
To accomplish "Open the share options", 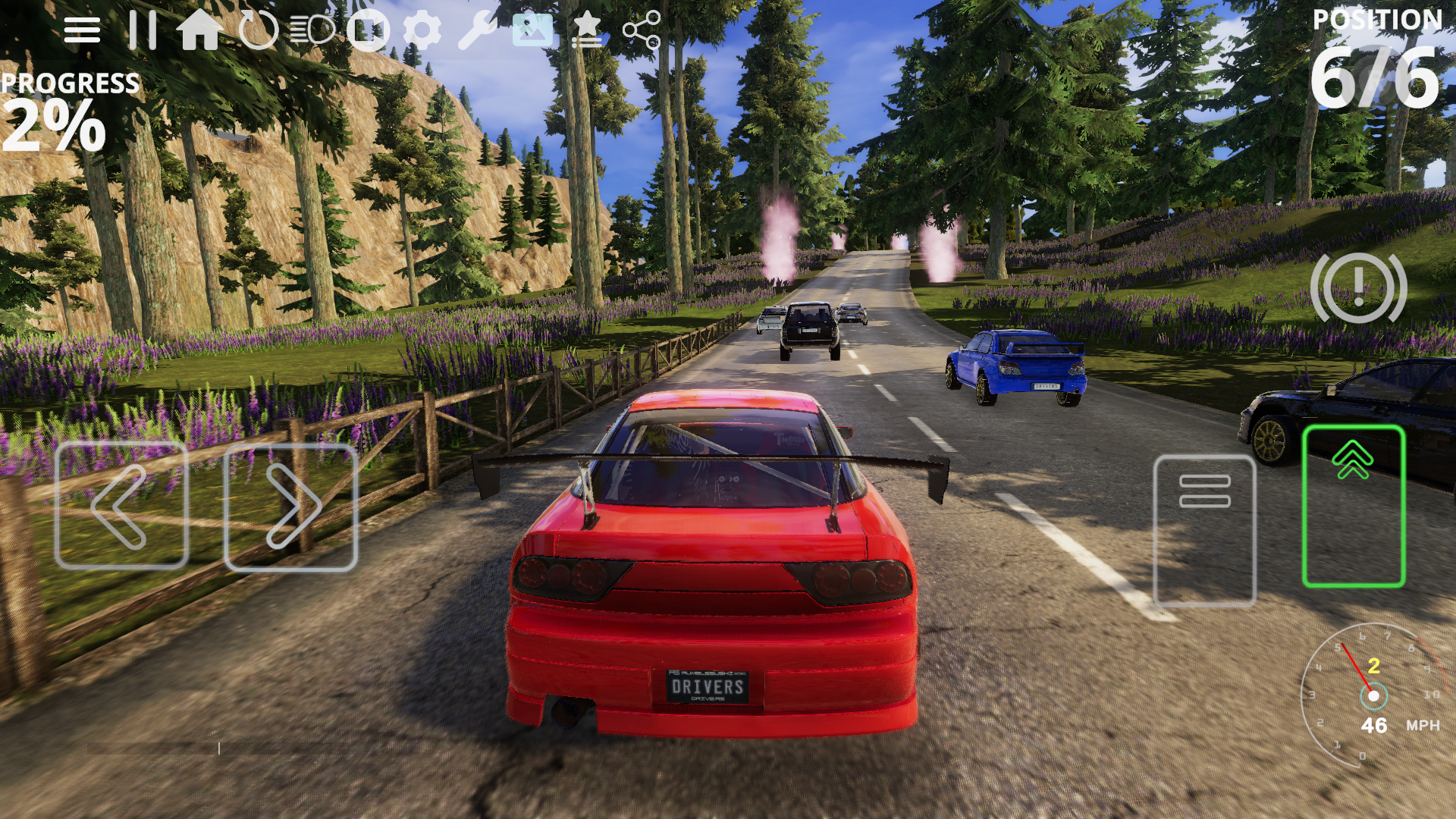I will pos(641,30).
